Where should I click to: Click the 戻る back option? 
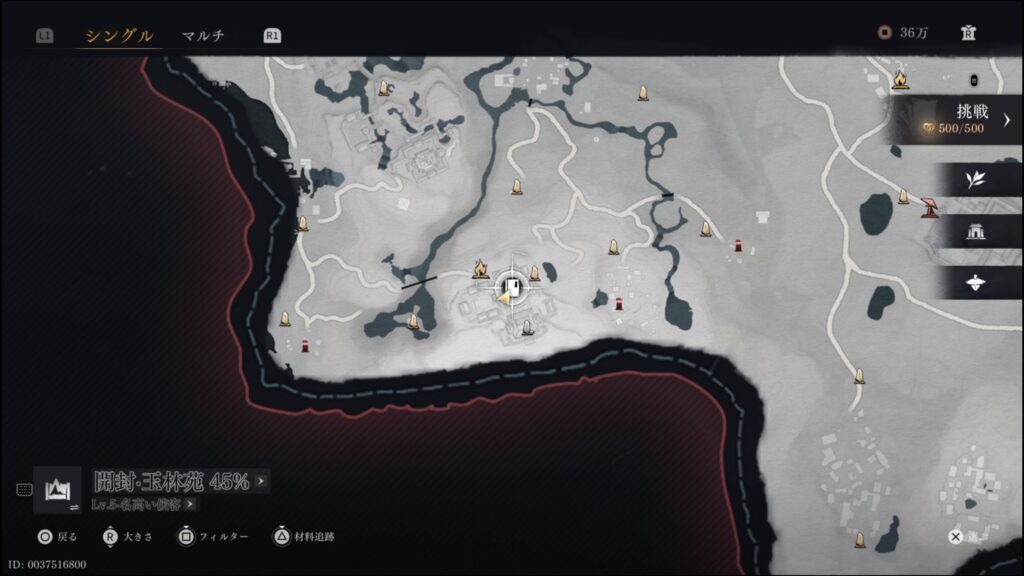click(58, 537)
